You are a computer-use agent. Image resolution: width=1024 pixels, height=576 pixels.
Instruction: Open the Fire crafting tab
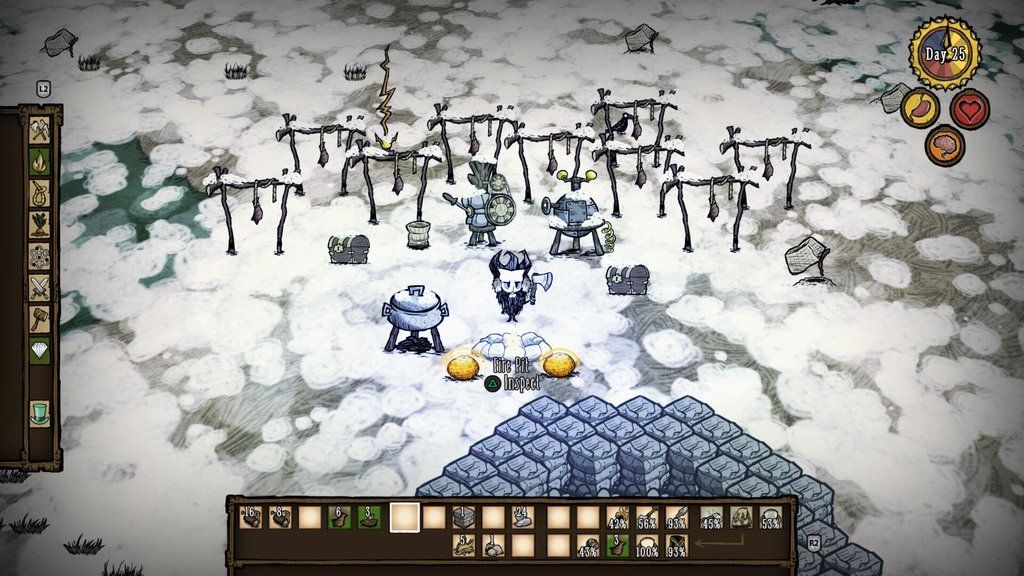(x=40, y=160)
